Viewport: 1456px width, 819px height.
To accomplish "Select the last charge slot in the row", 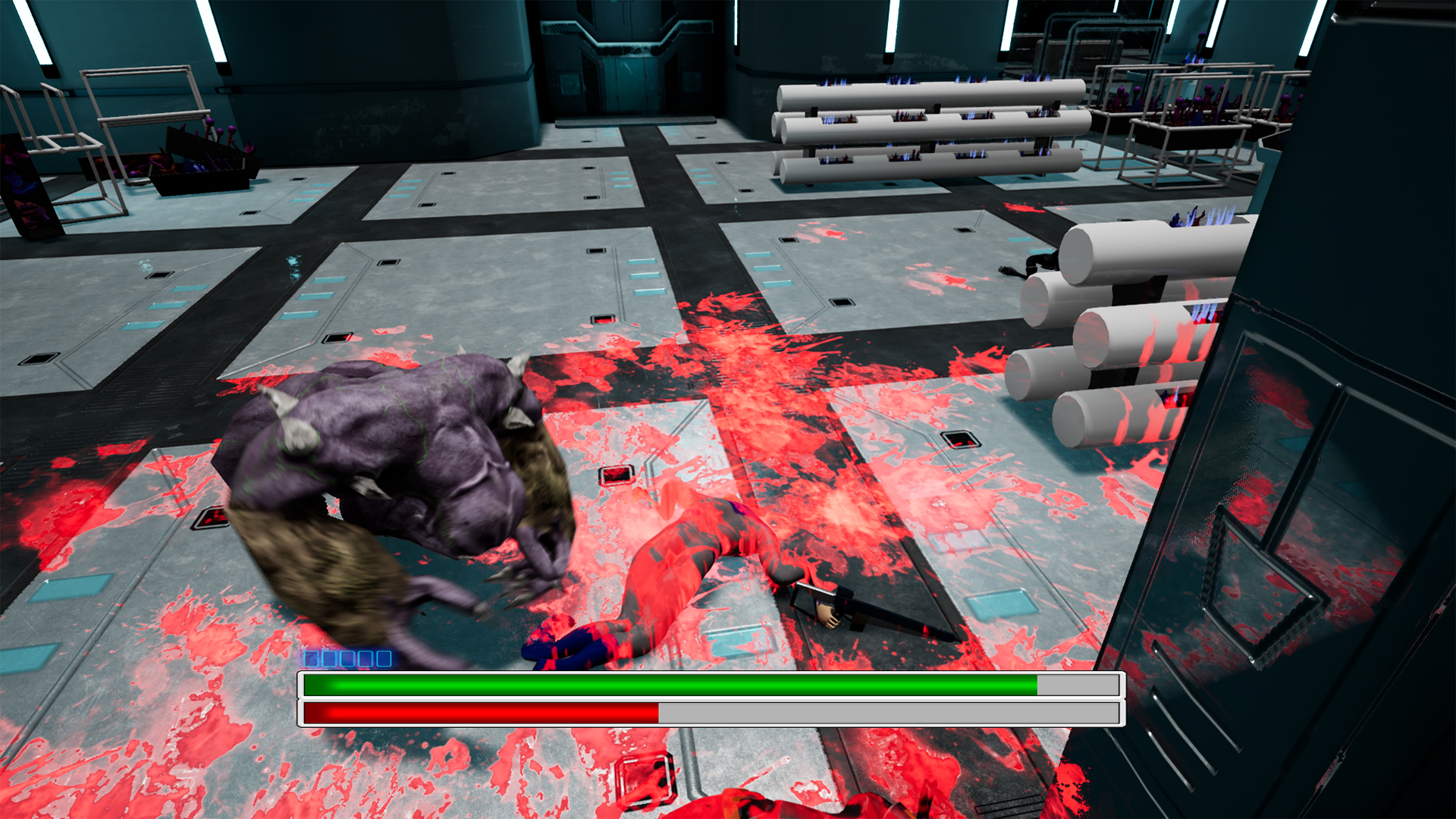I will point(384,659).
